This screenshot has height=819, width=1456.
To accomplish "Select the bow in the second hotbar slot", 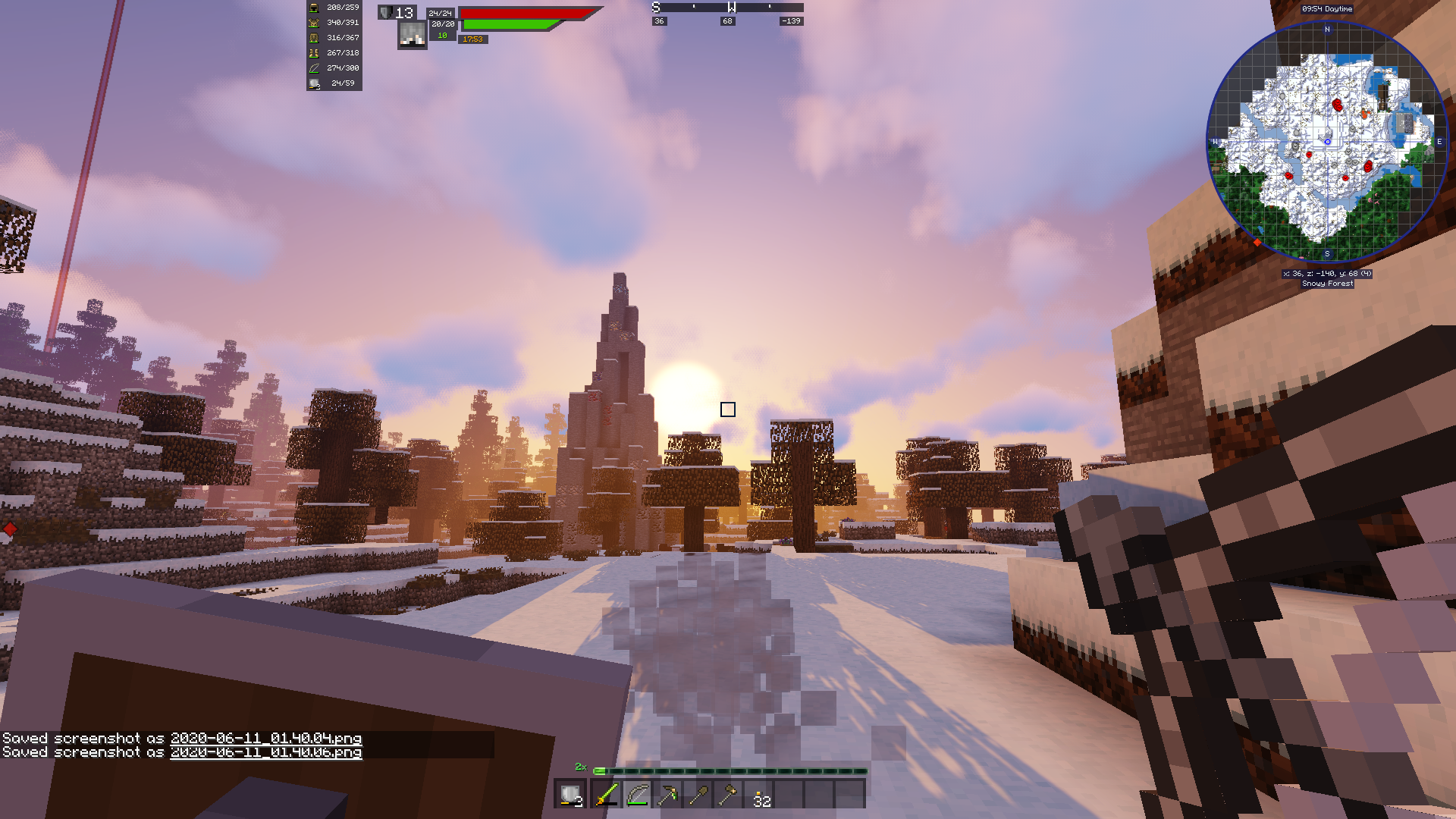I will click(x=637, y=796).
